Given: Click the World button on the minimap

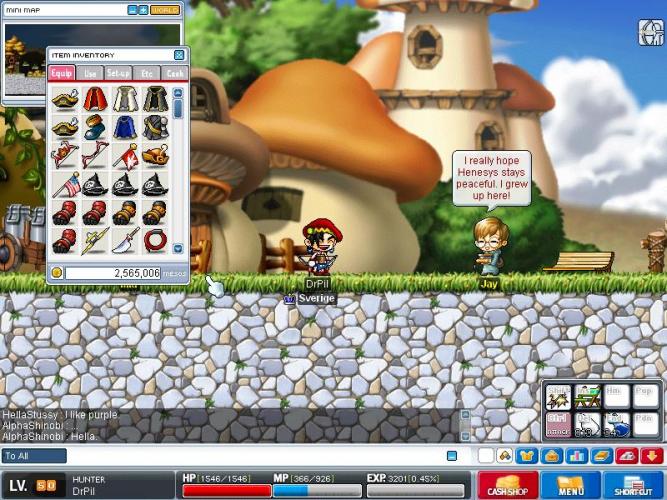Looking at the screenshot, I should tap(165, 10).
